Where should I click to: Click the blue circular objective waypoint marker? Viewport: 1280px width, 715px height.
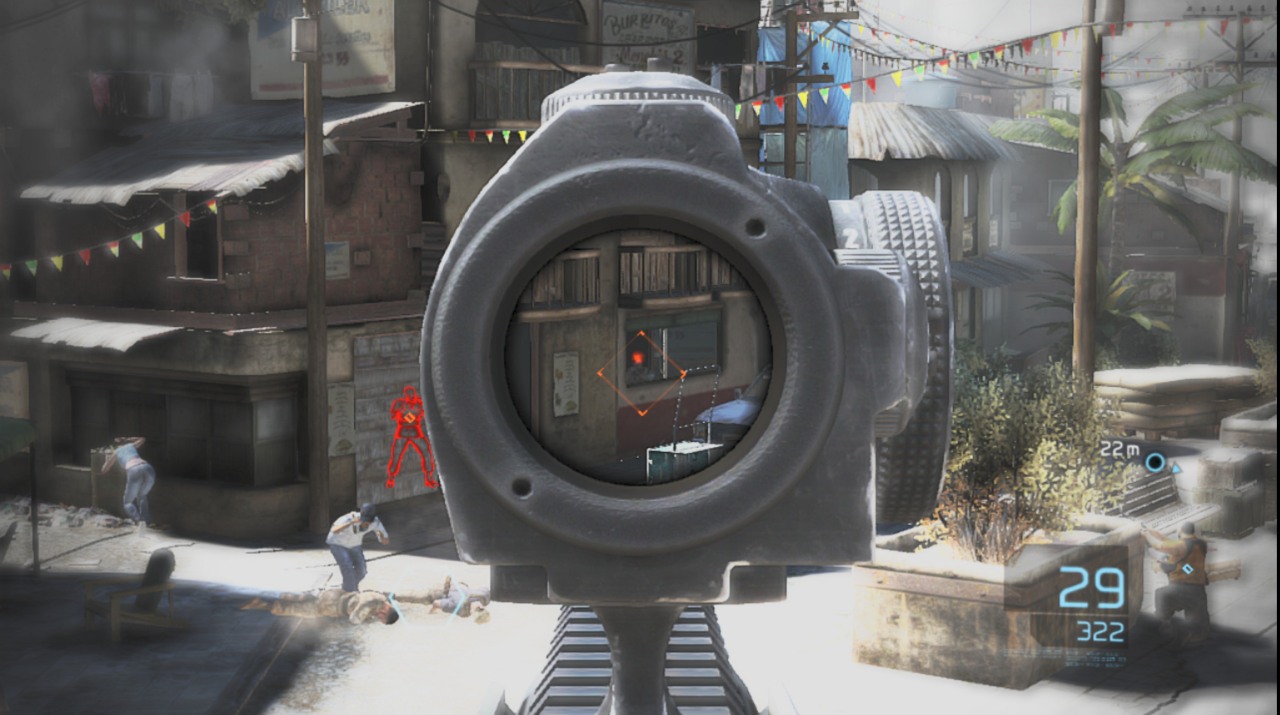[1155, 462]
